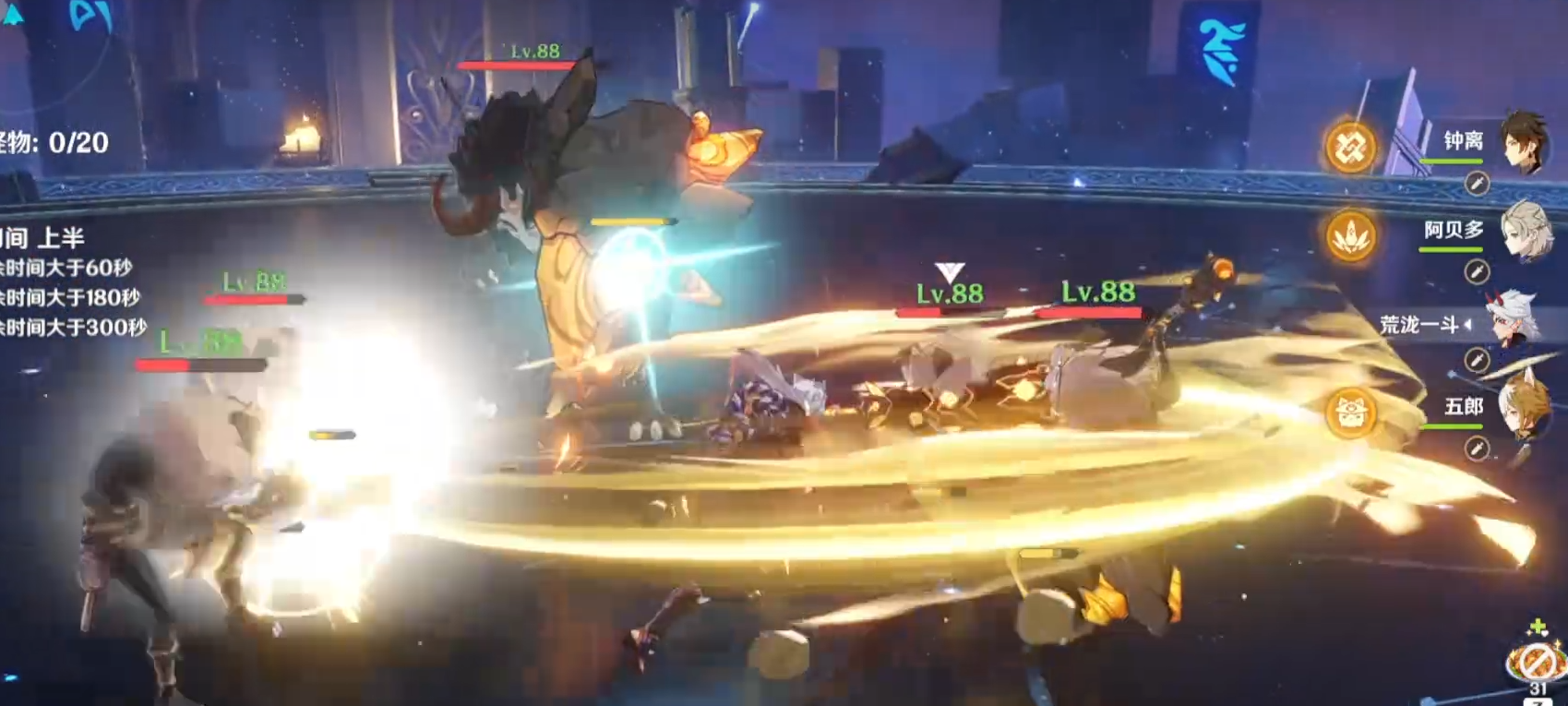Trigger Albedo's elemental burst icon
This screenshot has width=1568, height=706.
(1351, 236)
